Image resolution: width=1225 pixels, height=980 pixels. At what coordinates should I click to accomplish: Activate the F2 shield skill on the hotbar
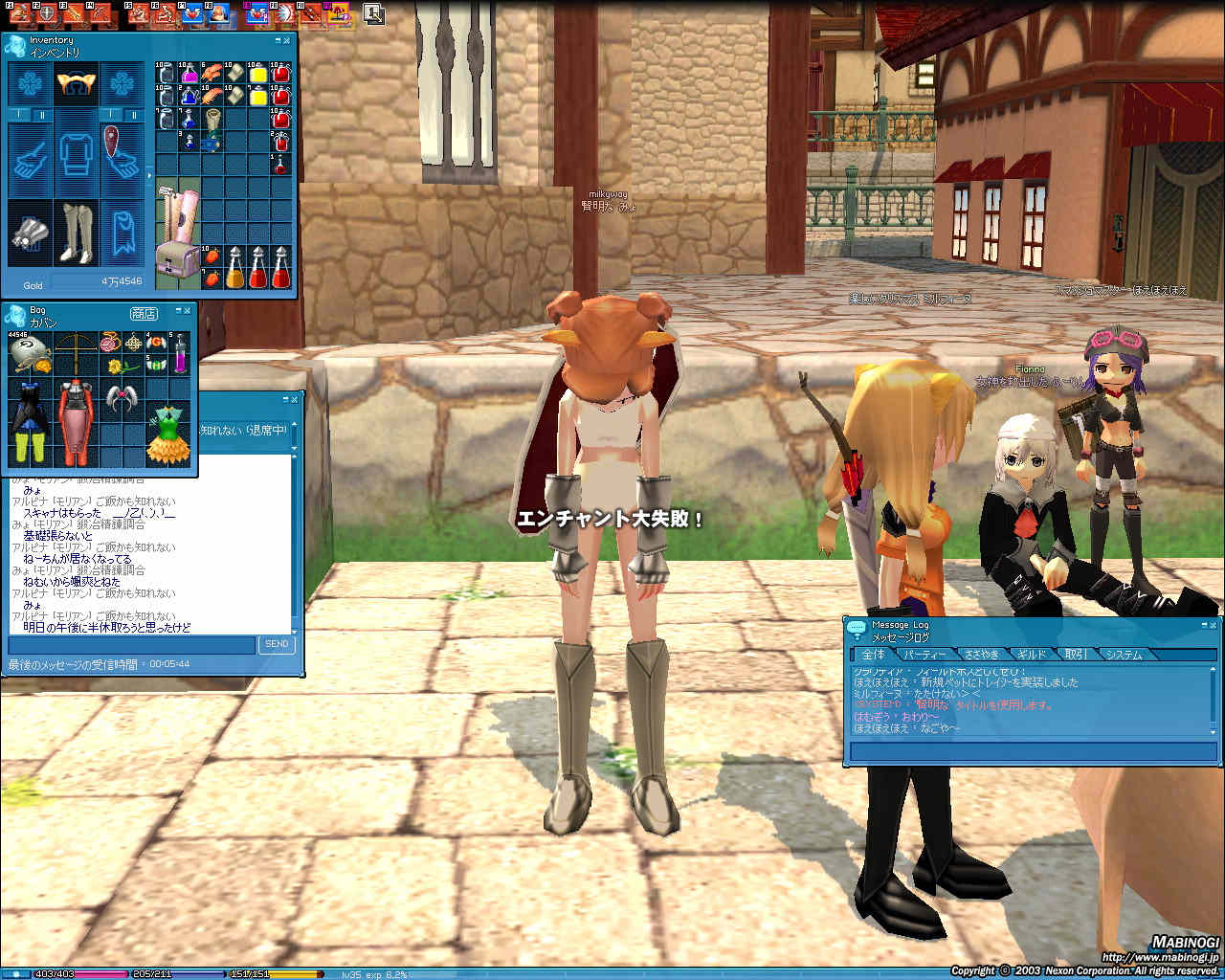pos(46,12)
